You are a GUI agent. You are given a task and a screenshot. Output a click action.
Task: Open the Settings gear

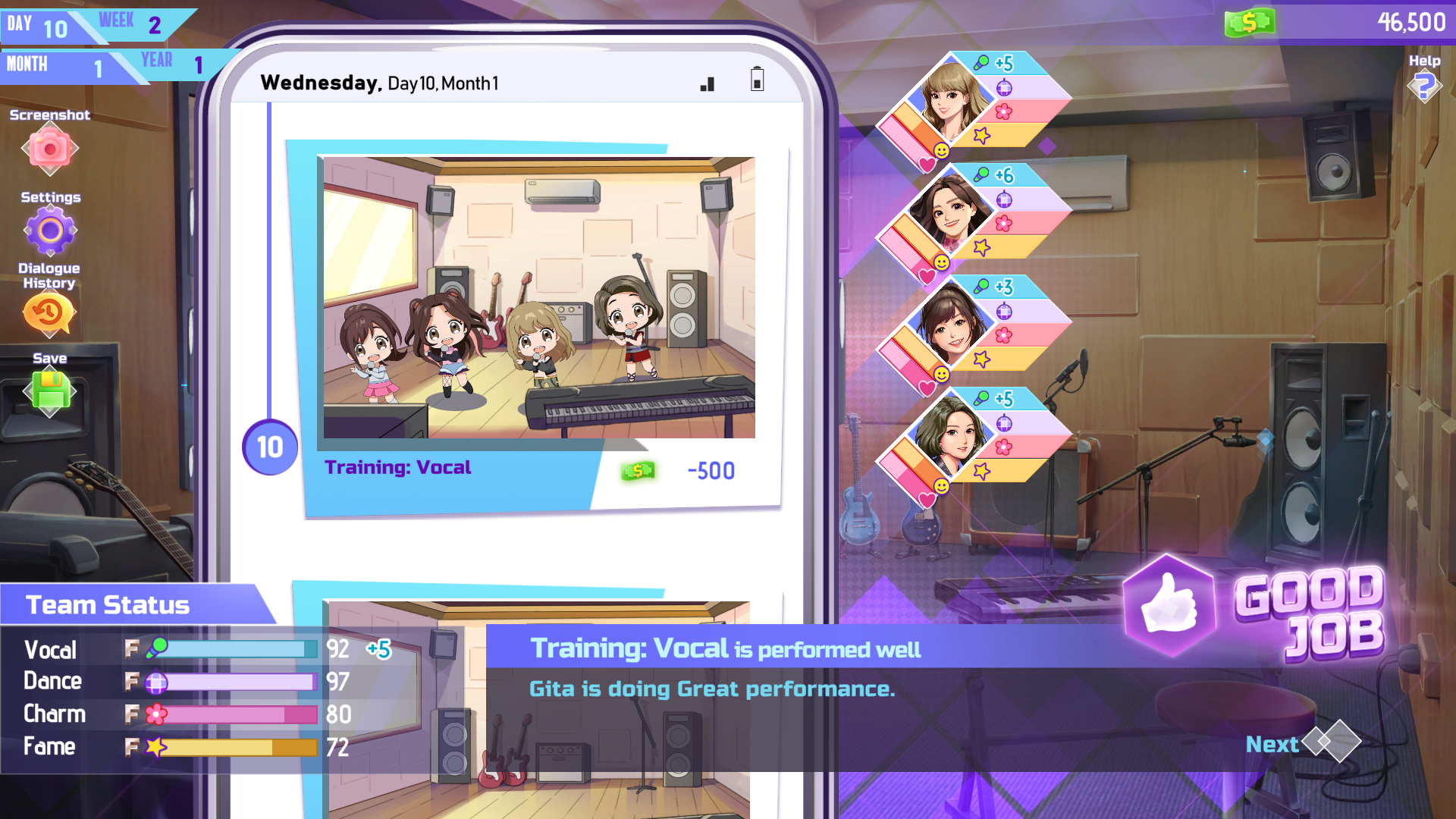tap(50, 230)
